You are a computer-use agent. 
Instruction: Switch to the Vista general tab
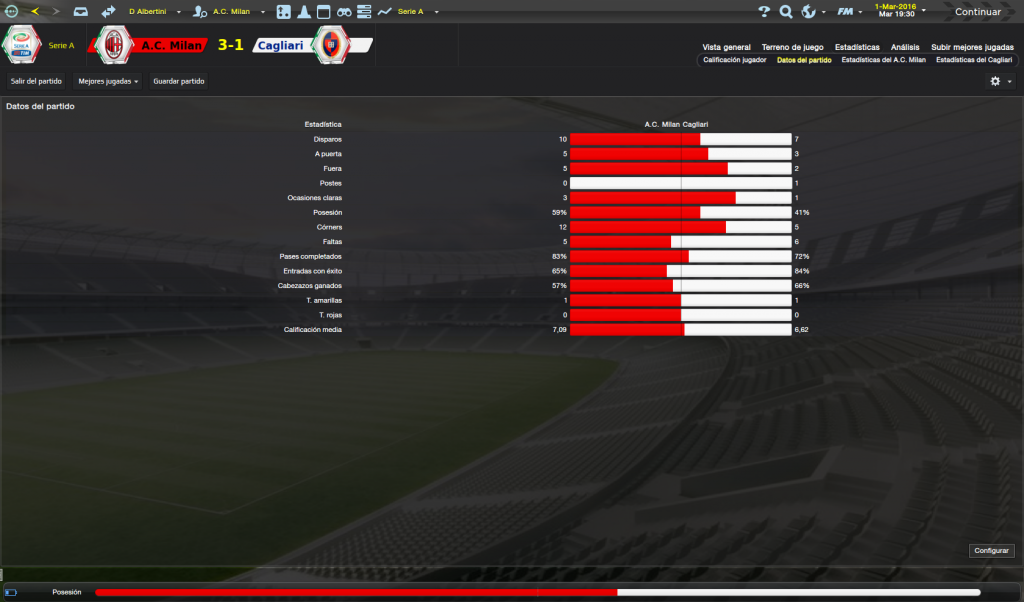(x=726, y=47)
